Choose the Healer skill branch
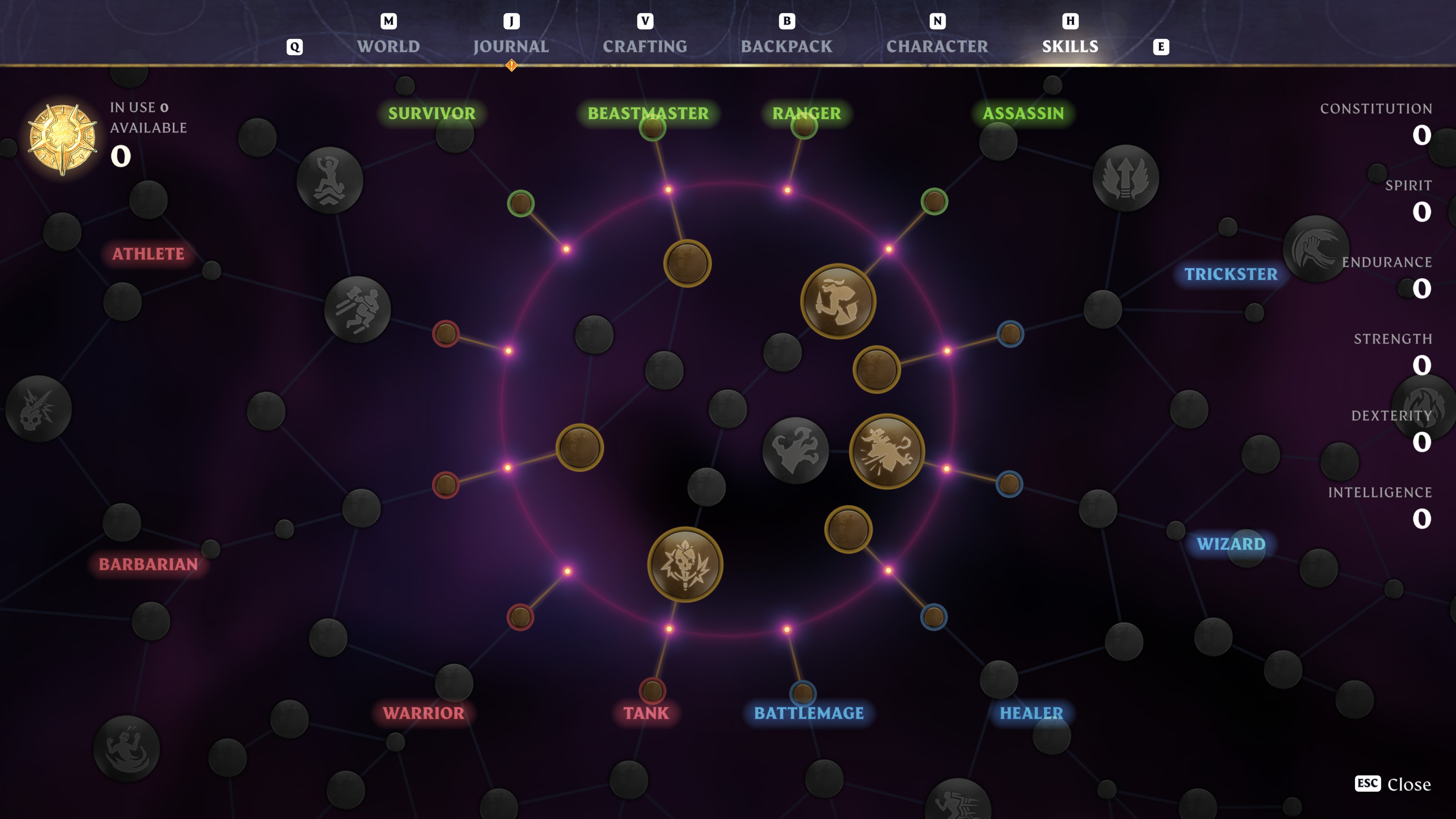This screenshot has width=1456, height=819. click(x=1031, y=713)
